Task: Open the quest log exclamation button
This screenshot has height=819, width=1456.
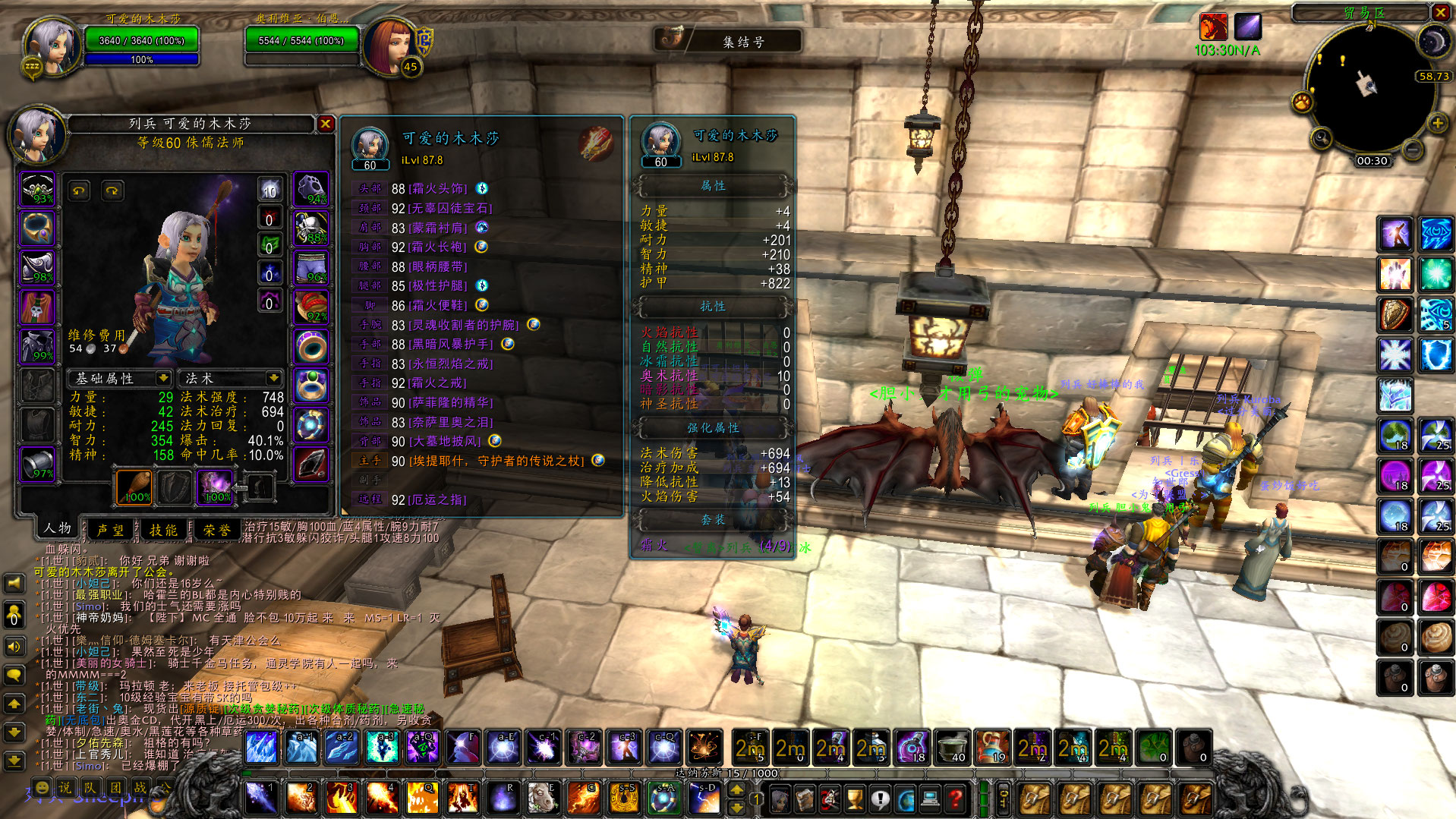Action: click(880, 799)
